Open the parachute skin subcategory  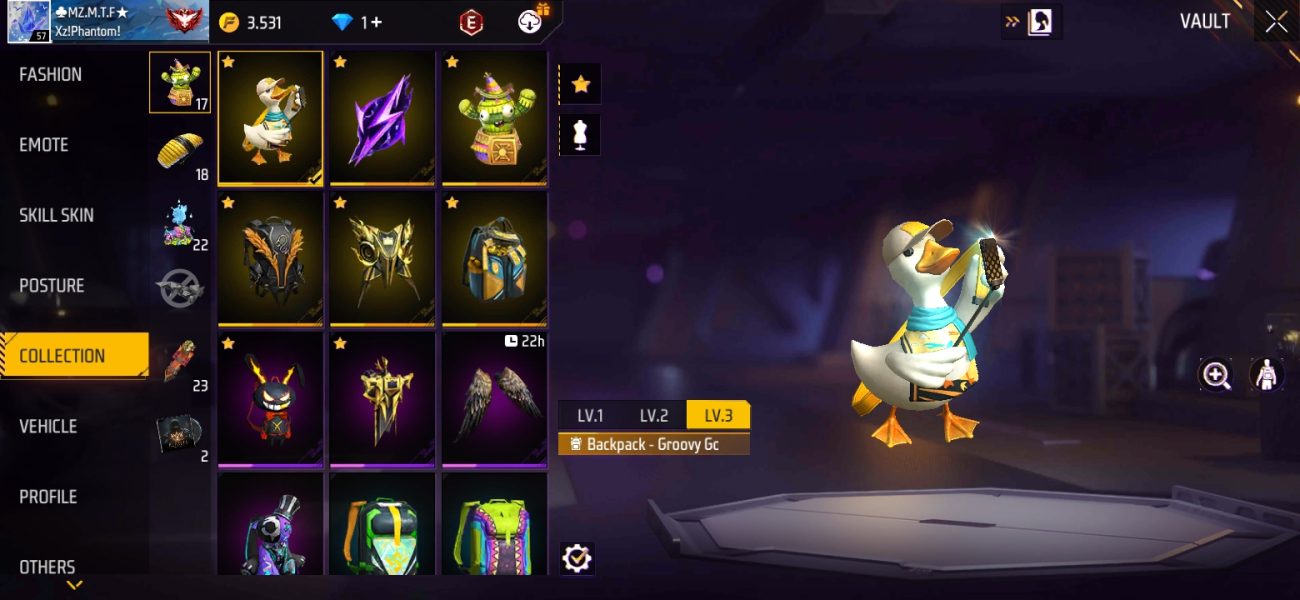click(x=180, y=152)
